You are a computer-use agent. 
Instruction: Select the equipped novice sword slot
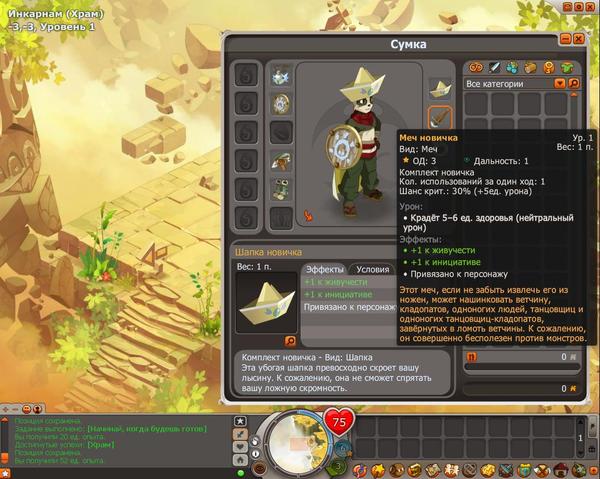tap(441, 117)
